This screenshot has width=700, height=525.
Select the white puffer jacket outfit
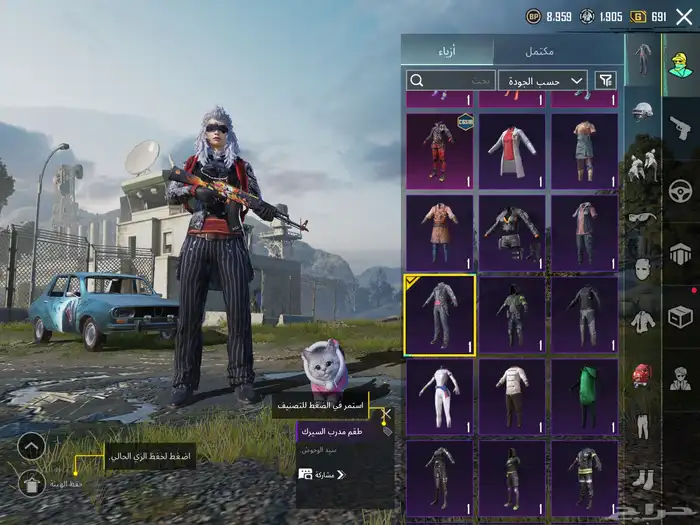click(x=512, y=396)
